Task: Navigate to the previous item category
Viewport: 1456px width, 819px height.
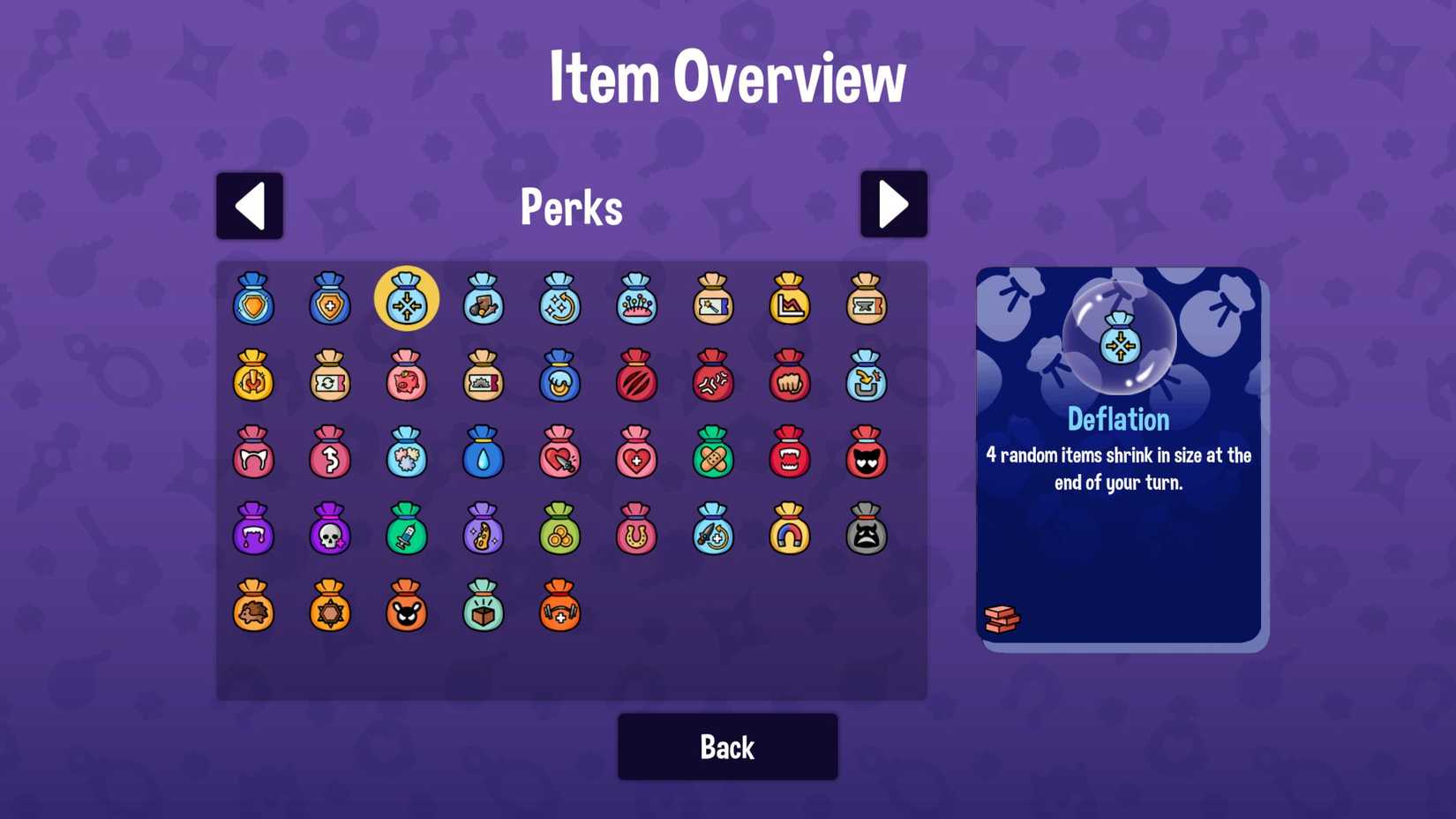Action: (250, 205)
